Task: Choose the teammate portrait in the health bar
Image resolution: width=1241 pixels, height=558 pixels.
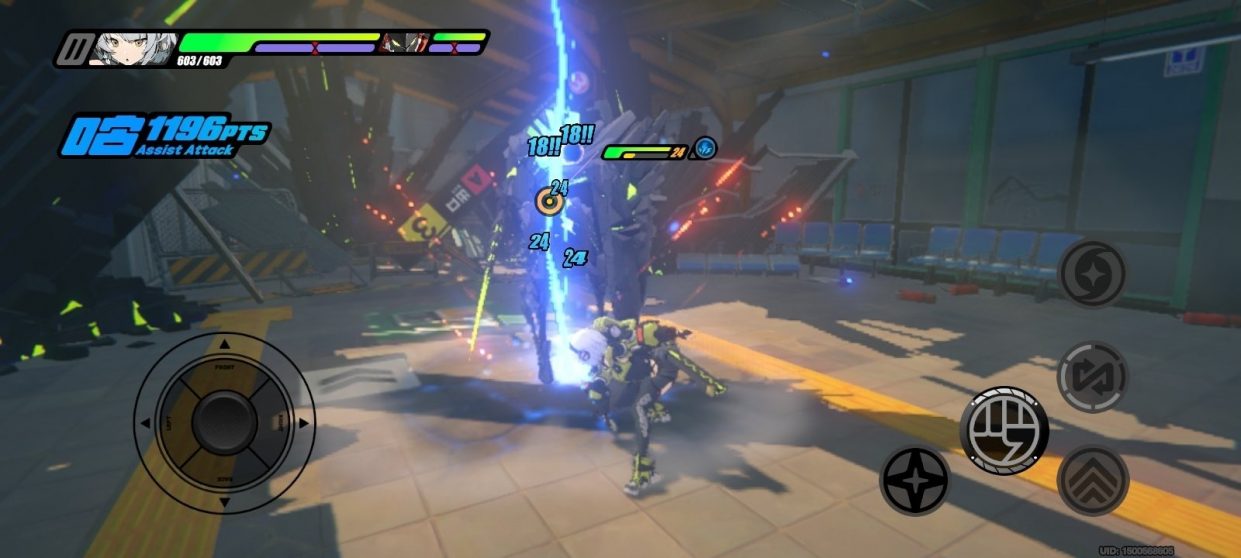Action: pos(404,43)
